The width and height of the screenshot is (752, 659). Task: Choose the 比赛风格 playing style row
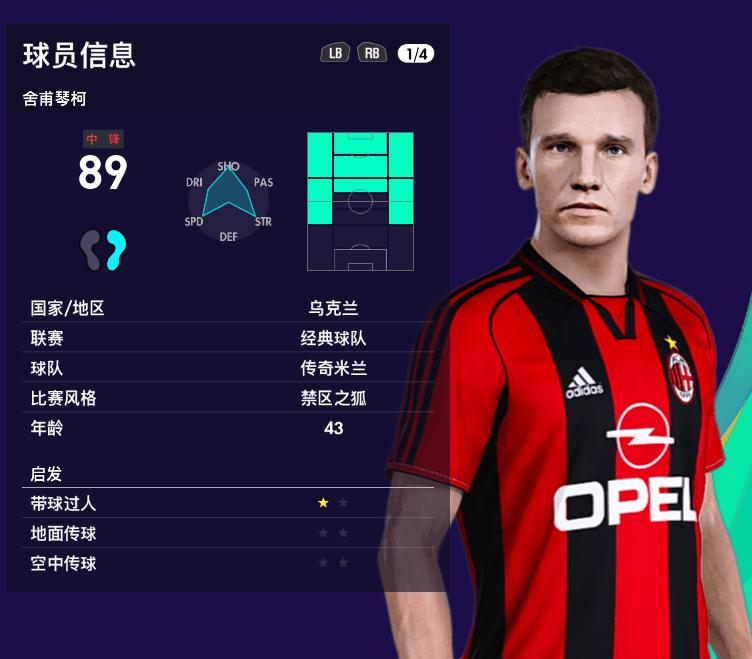(x=230, y=398)
